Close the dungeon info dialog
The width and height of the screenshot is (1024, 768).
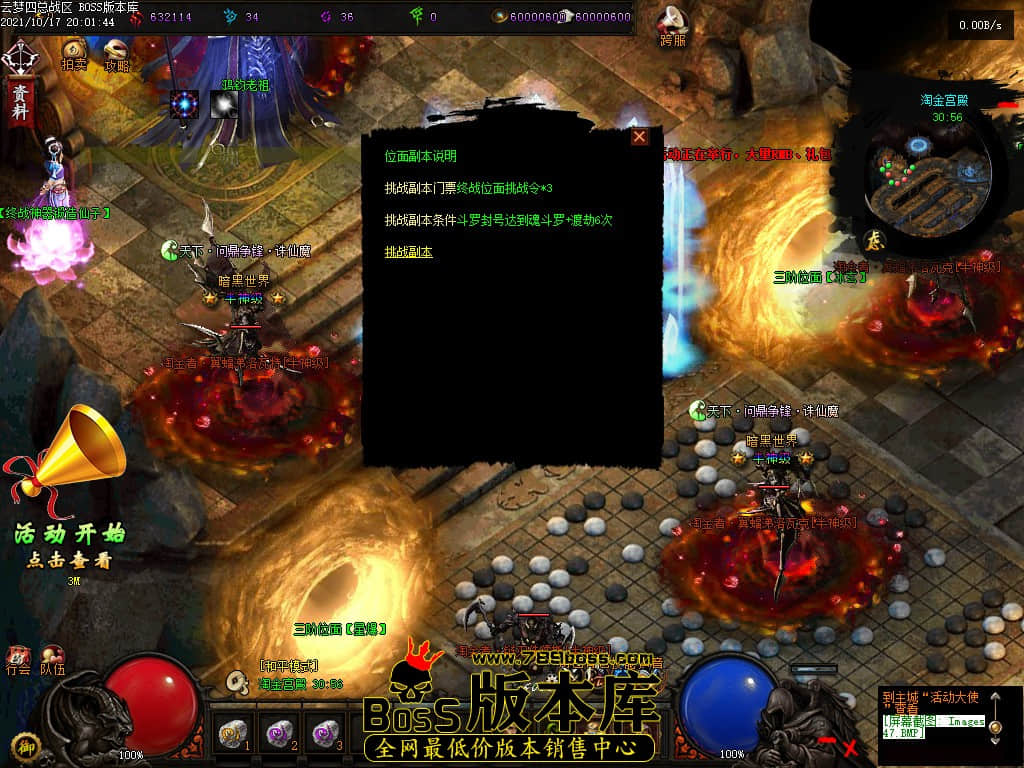point(639,137)
